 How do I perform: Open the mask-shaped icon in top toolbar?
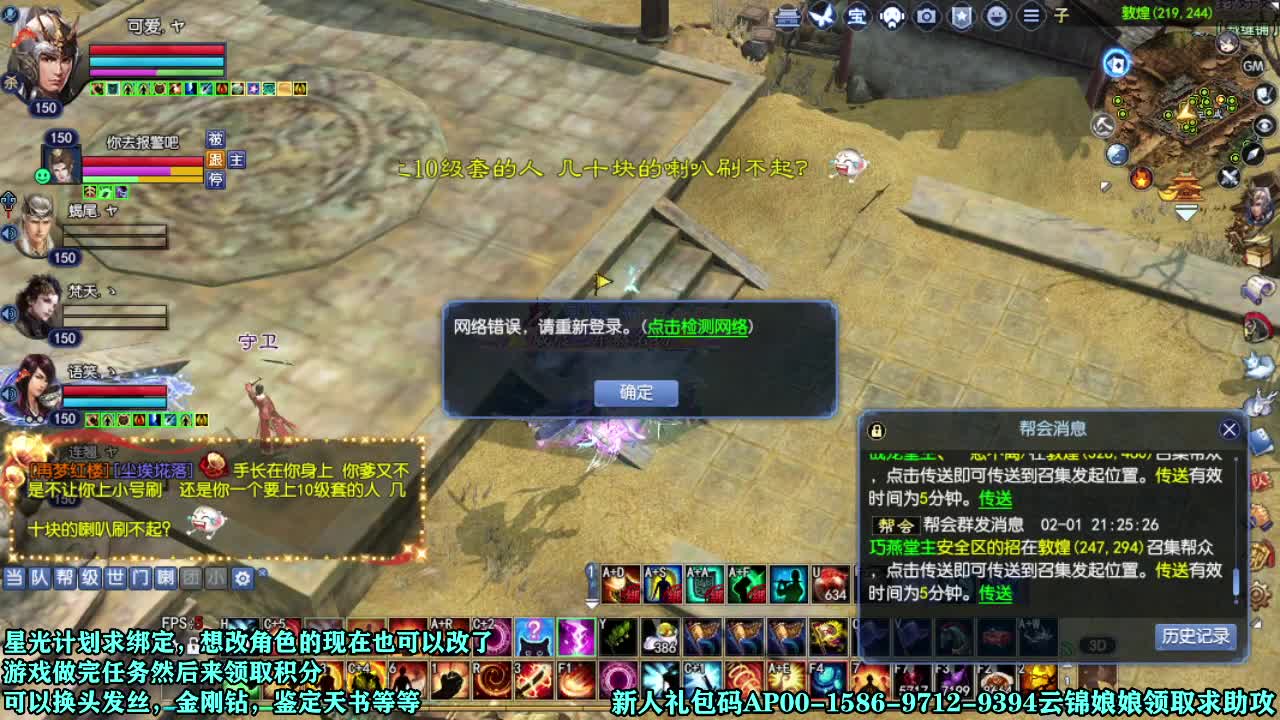[892, 16]
